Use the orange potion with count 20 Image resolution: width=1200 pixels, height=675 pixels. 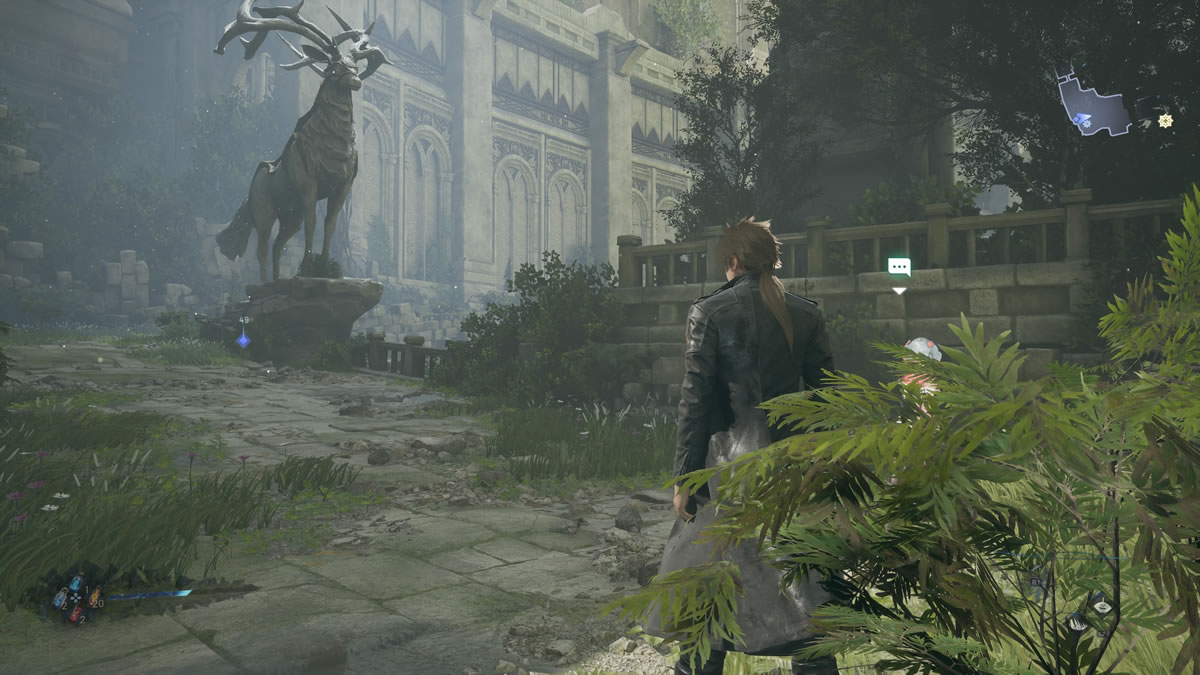[94, 598]
